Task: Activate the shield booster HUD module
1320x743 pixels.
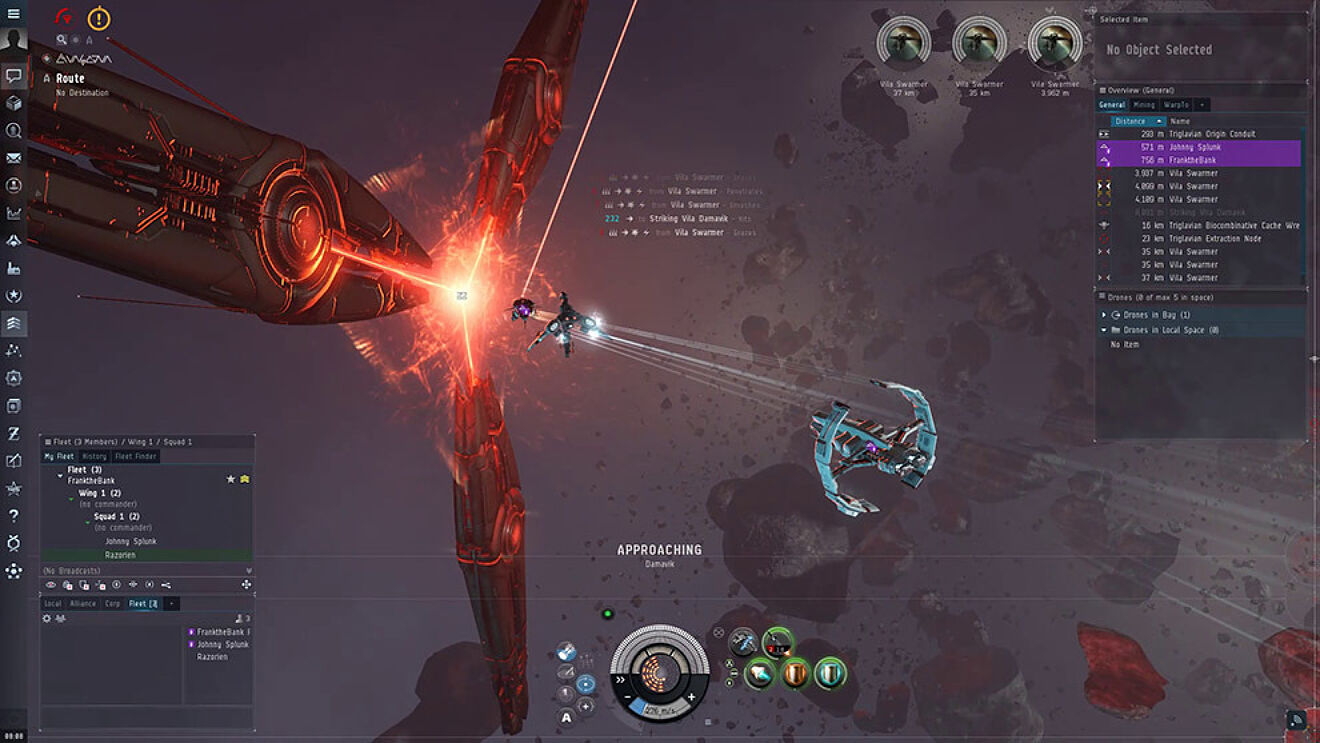Action: coord(830,674)
